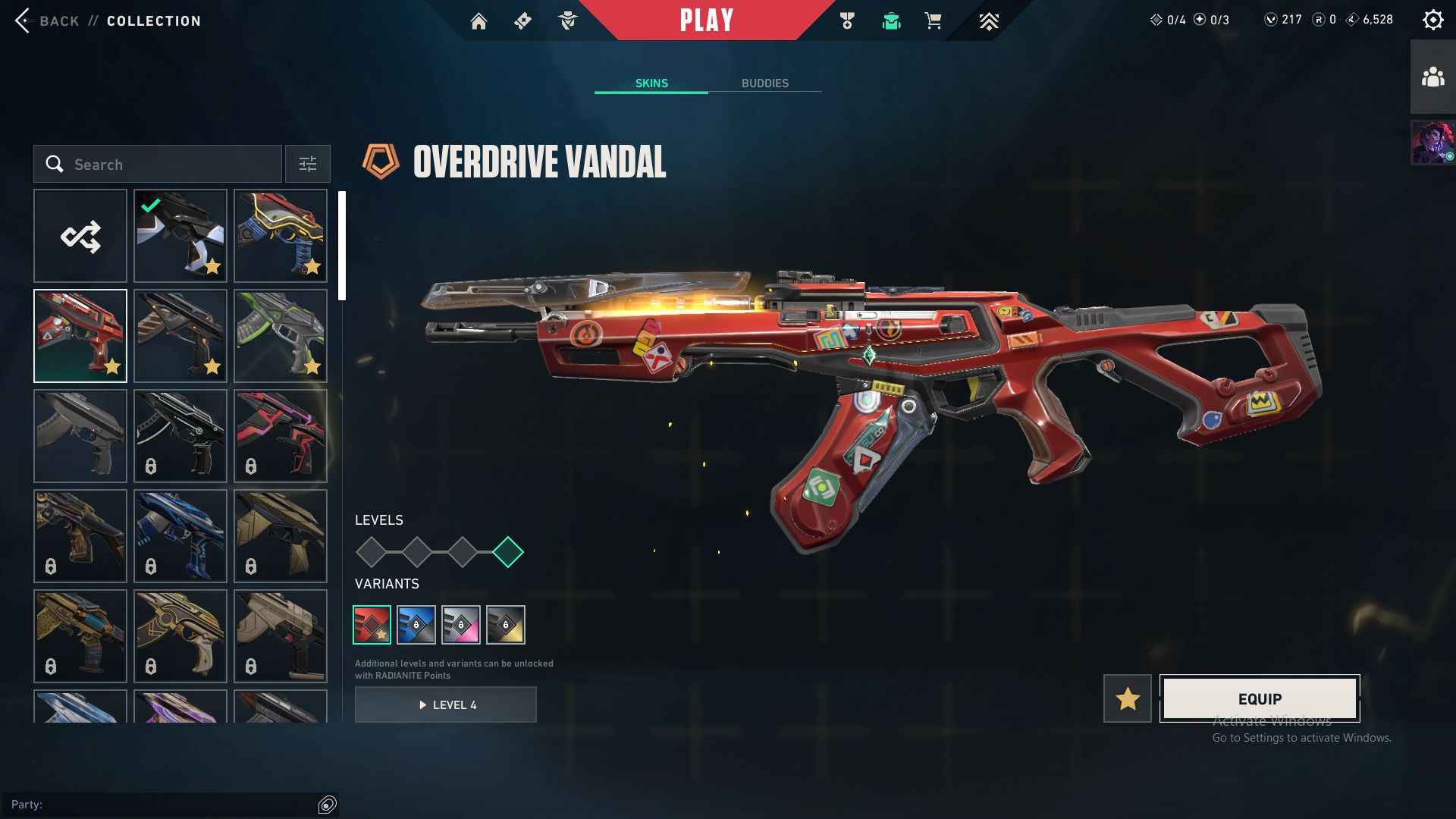The width and height of the screenshot is (1456, 819).
Task: Open the store shopping cart
Action: (933, 21)
